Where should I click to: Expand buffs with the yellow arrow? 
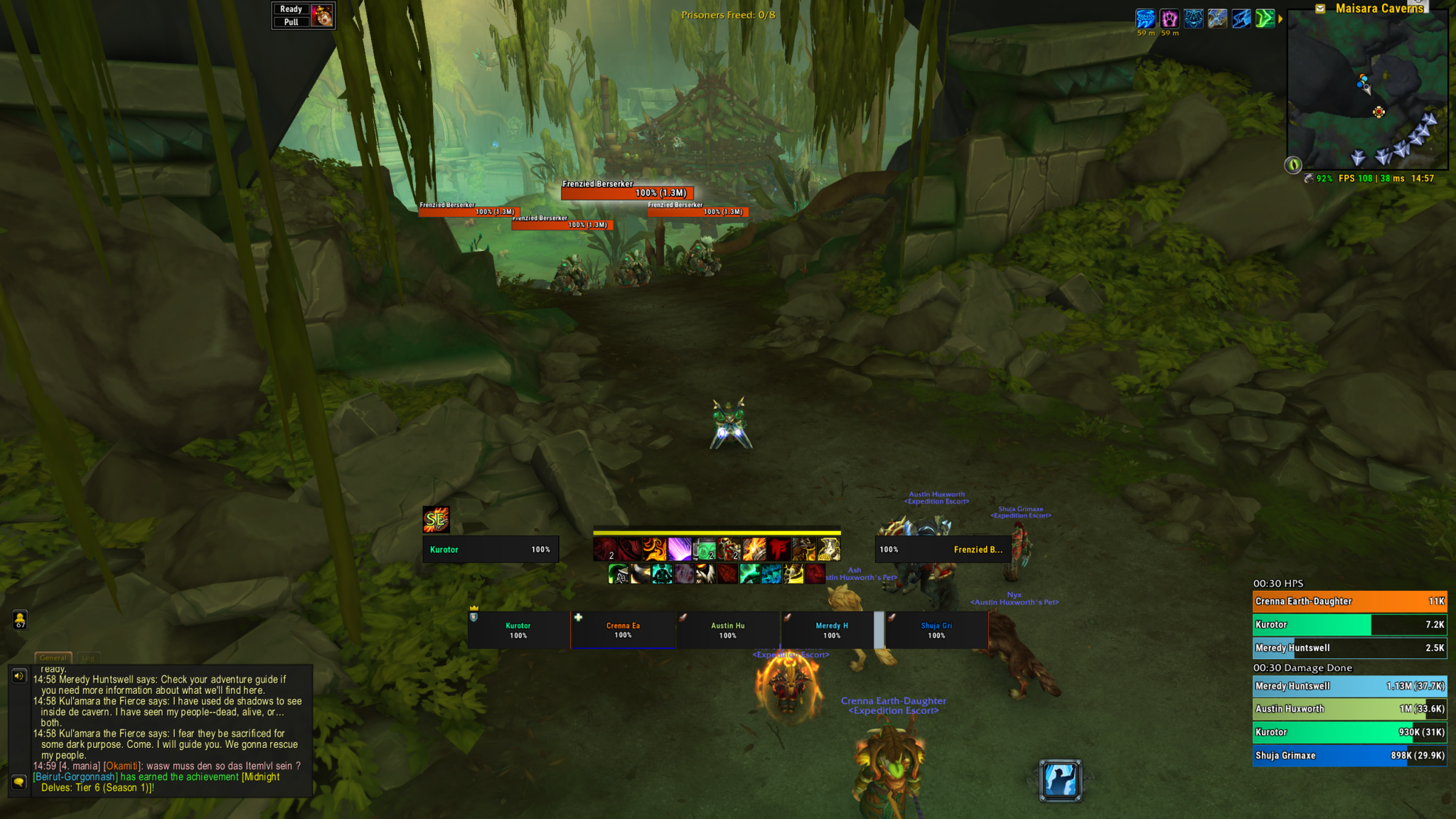click(1280, 19)
